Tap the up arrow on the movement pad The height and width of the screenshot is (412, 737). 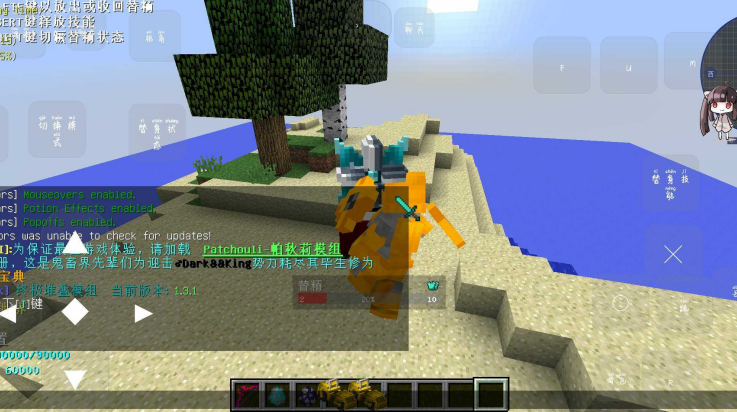(75, 246)
